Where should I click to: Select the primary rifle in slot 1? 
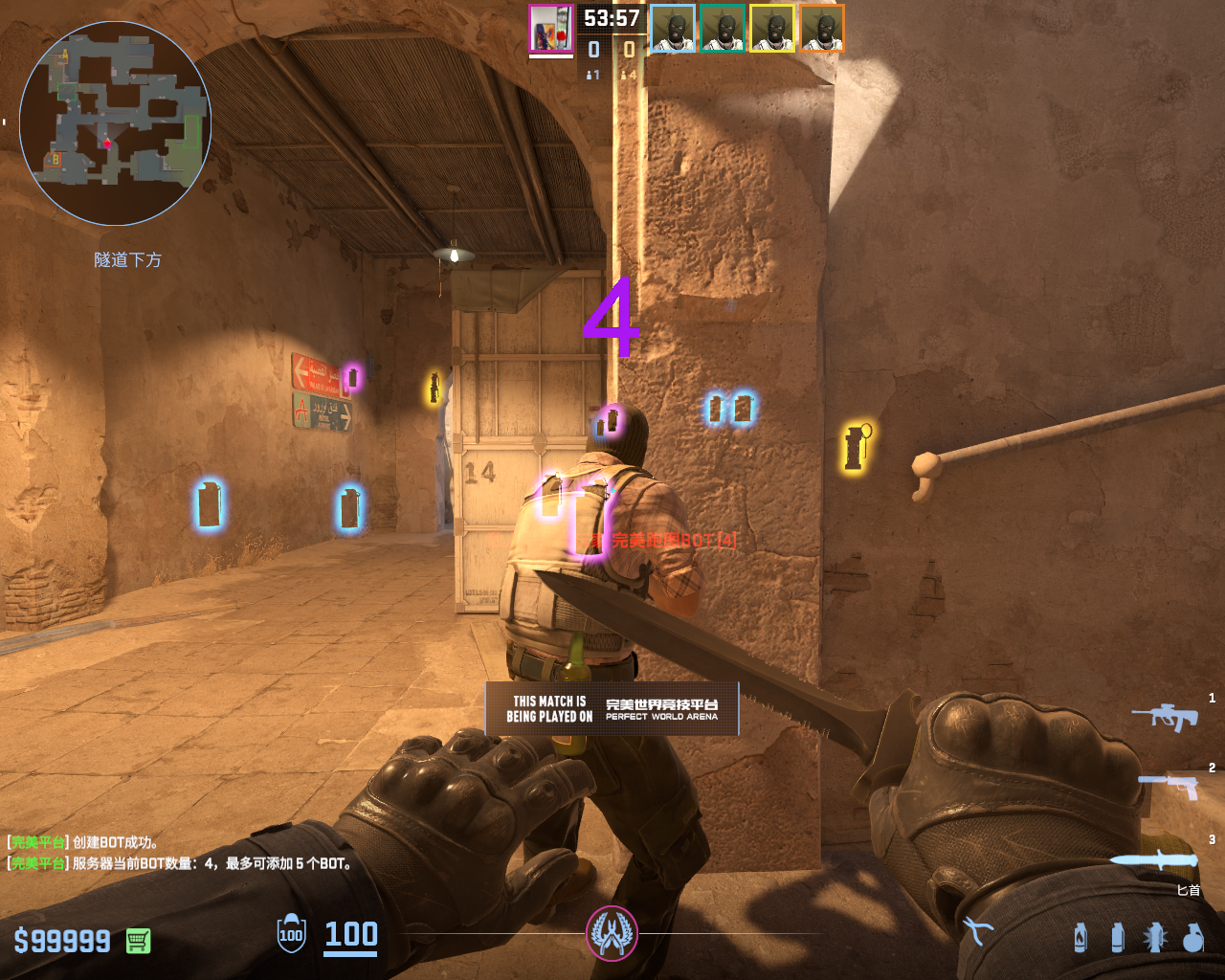(1166, 716)
